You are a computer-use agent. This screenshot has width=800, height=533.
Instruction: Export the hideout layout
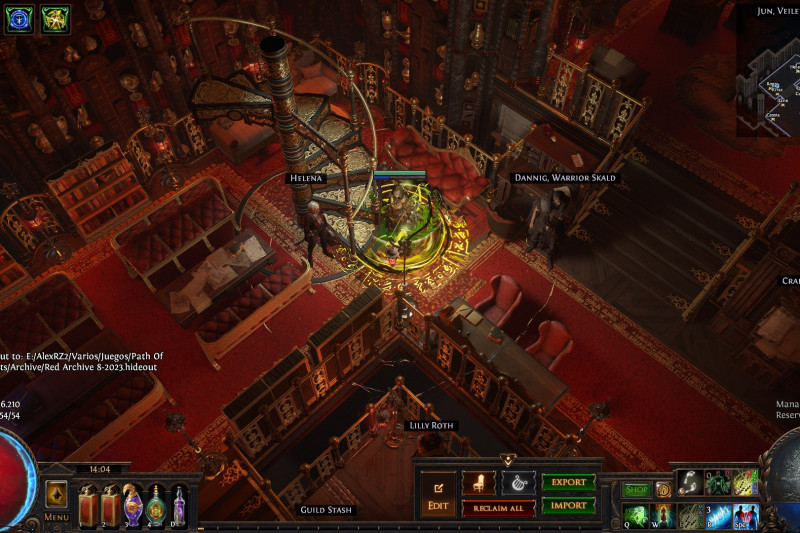tap(568, 482)
